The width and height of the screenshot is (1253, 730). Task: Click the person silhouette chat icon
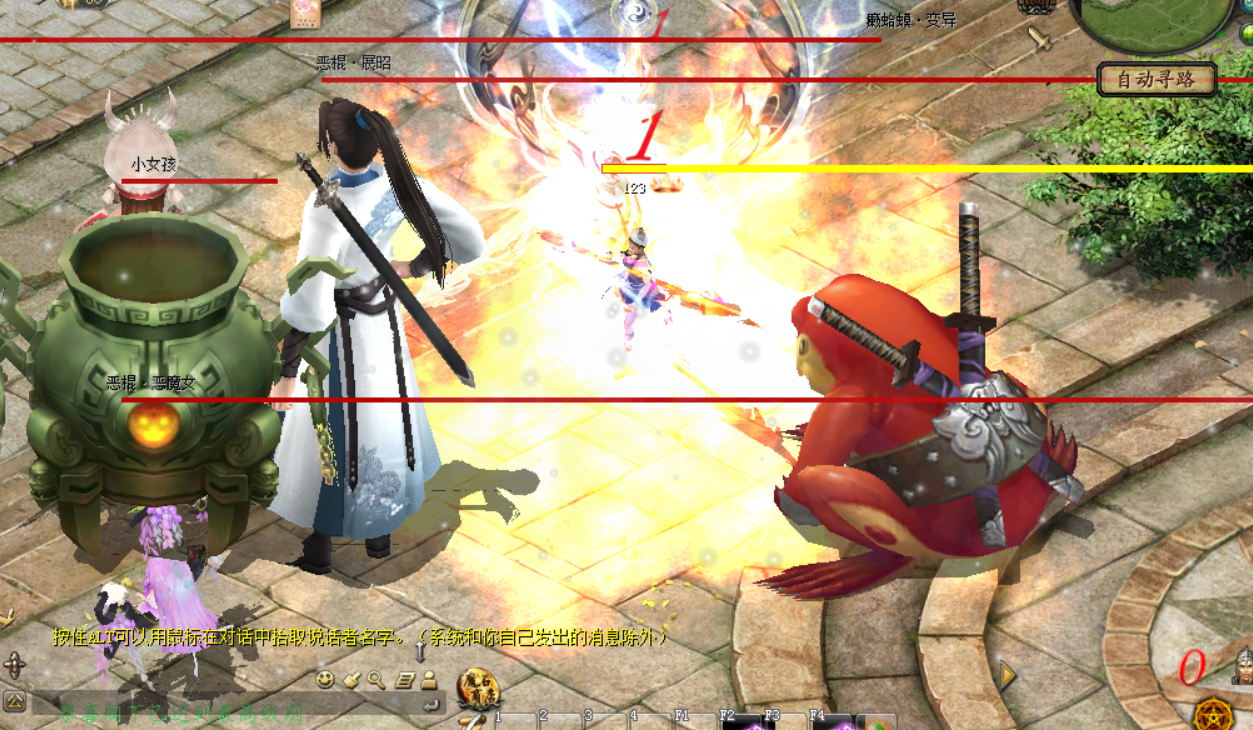click(429, 680)
